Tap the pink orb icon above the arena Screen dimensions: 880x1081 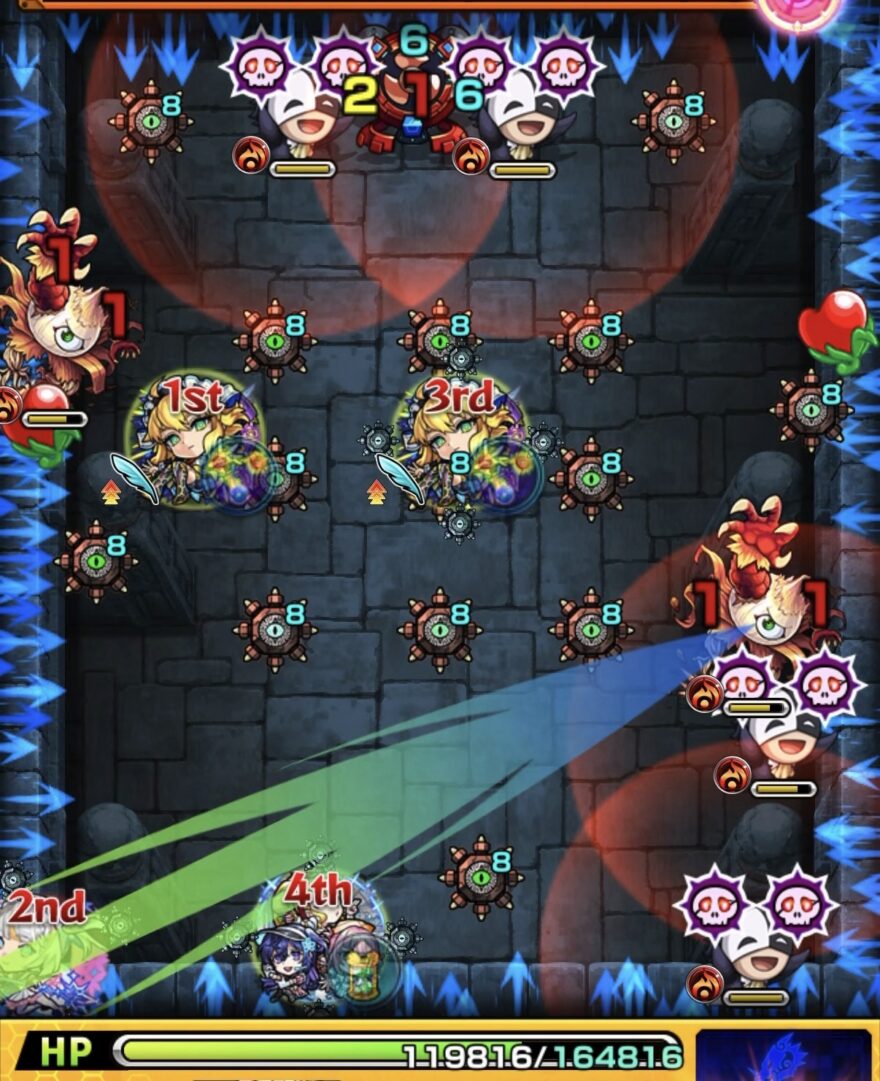(800, 12)
